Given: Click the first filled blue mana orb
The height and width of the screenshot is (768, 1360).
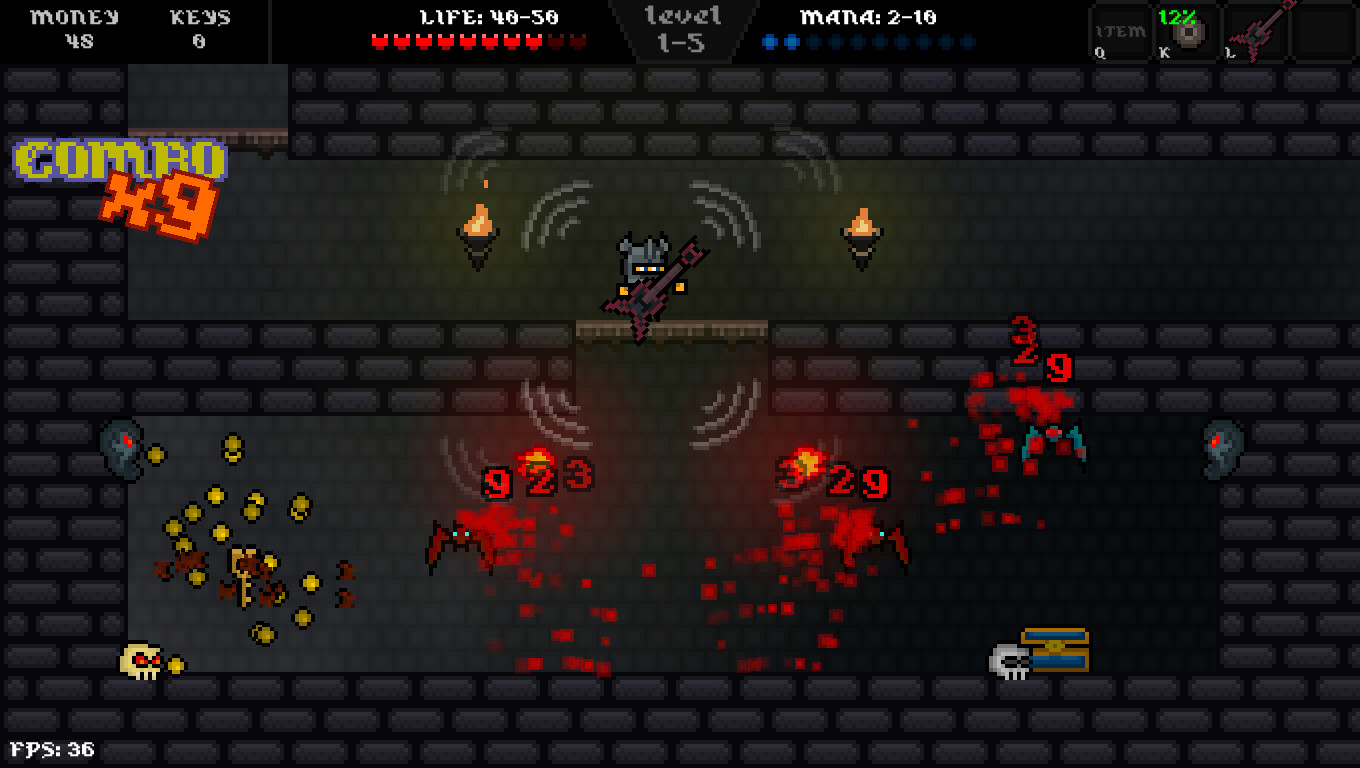Looking at the screenshot, I should pos(768,40).
